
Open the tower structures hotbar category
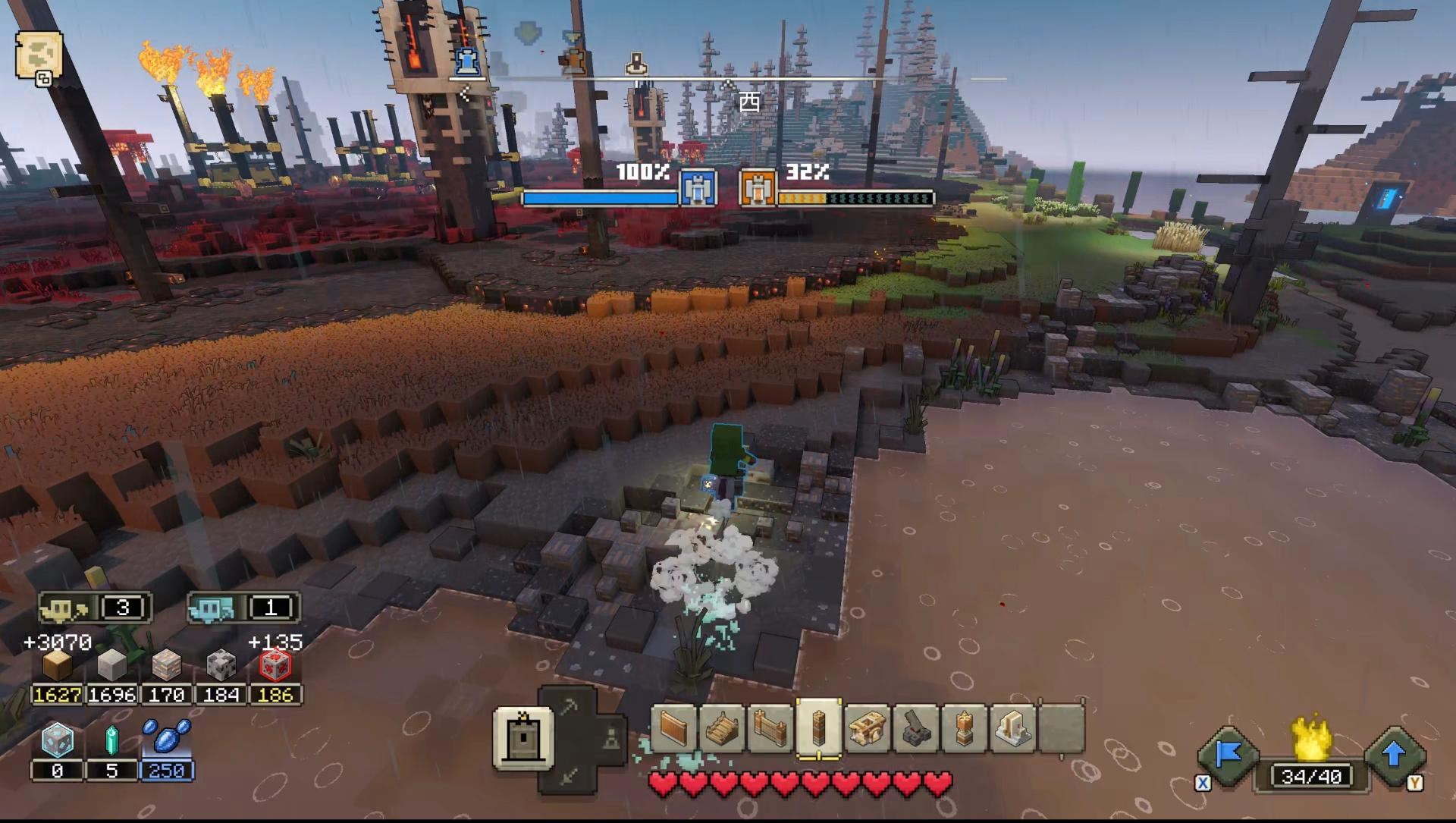coord(522,737)
